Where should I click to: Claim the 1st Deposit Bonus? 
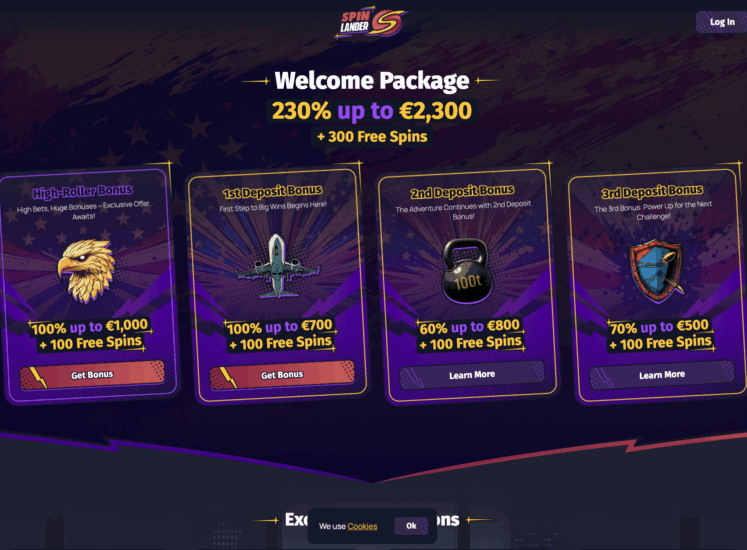click(x=282, y=375)
